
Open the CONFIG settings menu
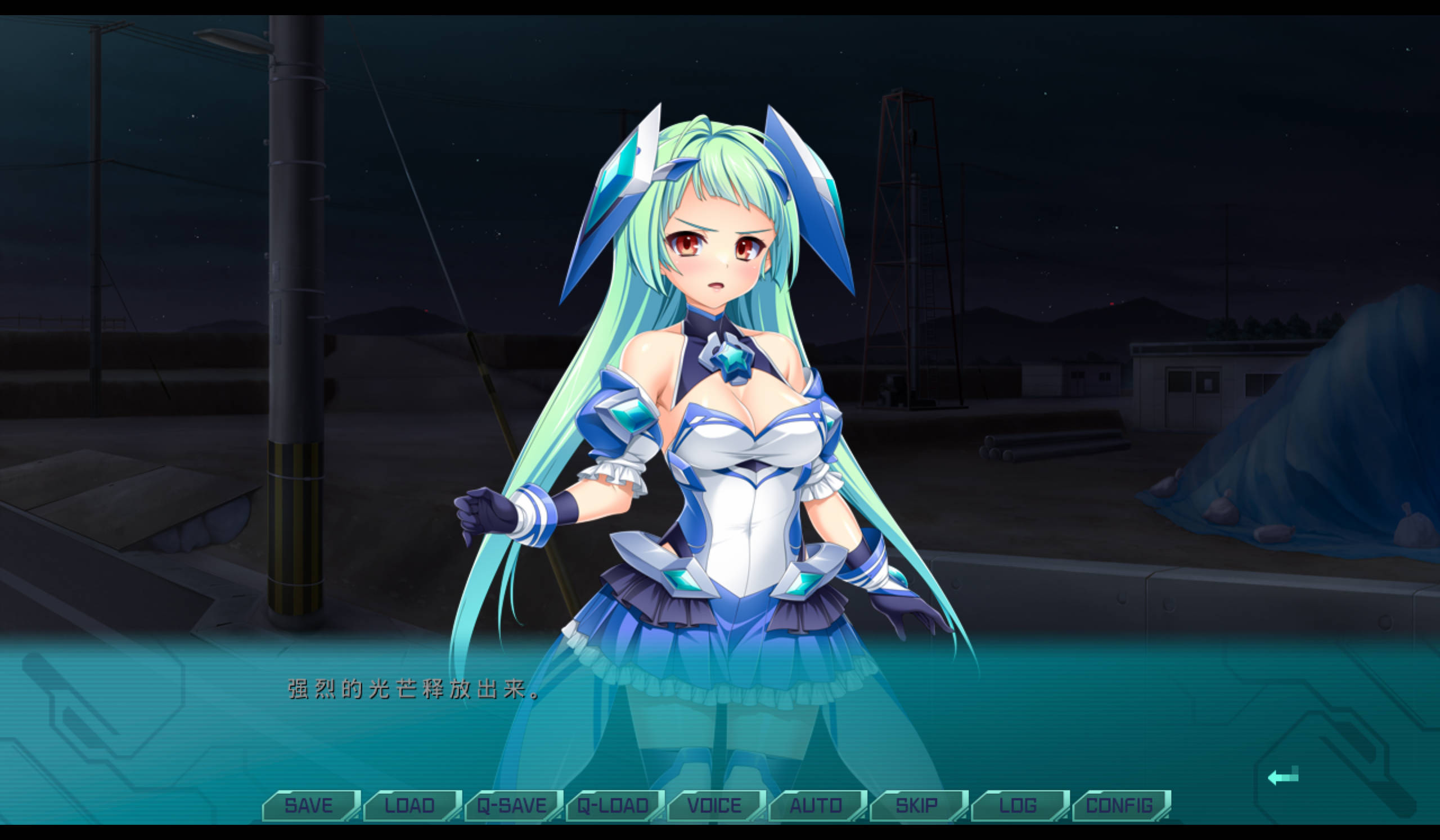pyautogui.click(x=1119, y=806)
